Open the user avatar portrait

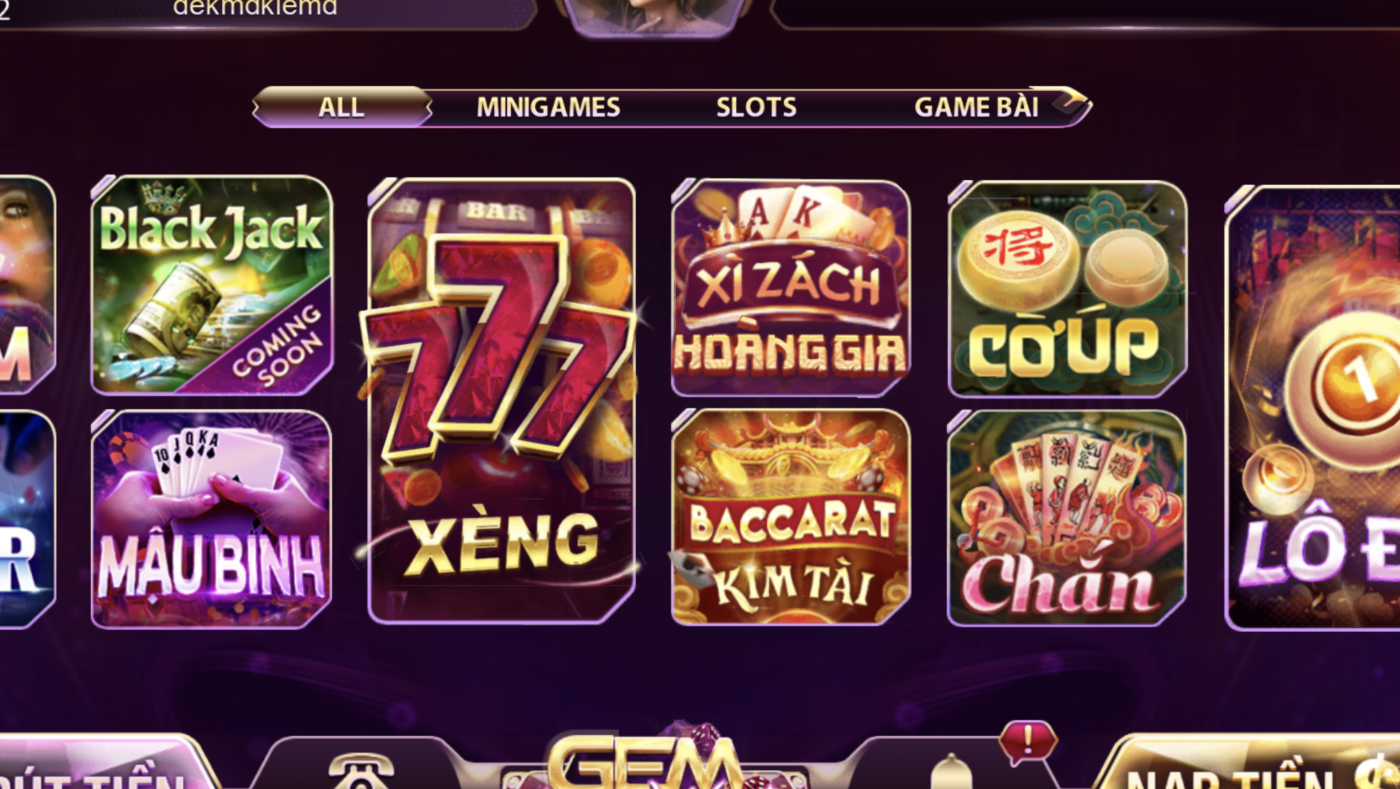pyautogui.click(x=652, y=12)
